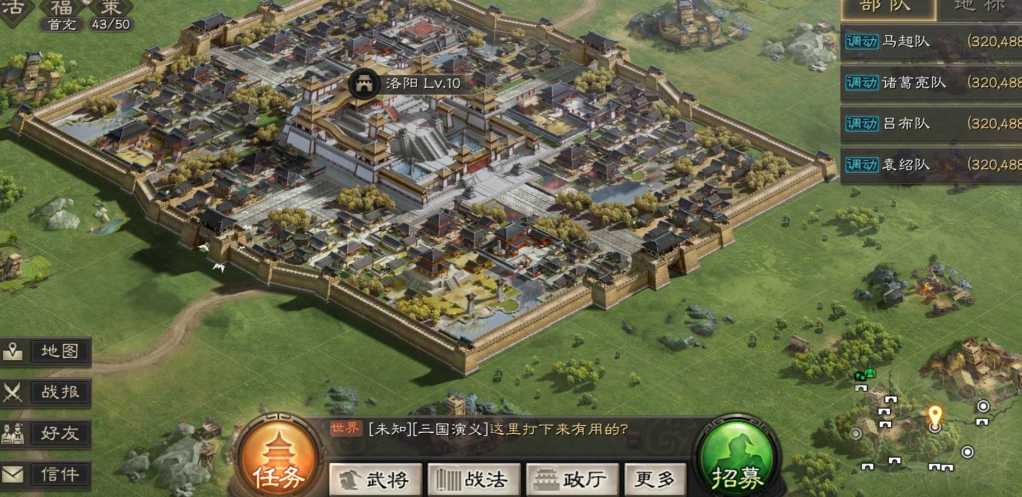Switch to the 部队 troops tab
Screen dimensions: 1022x497
pos(888,8)
